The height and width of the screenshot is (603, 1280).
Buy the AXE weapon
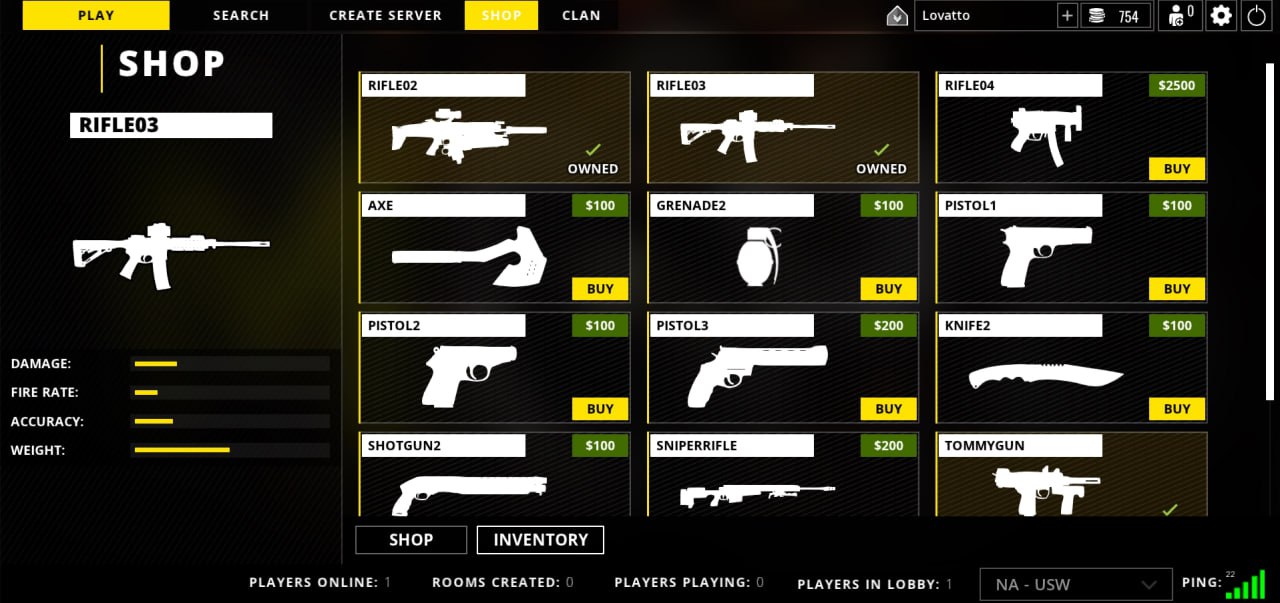click(x=600, y=289)
